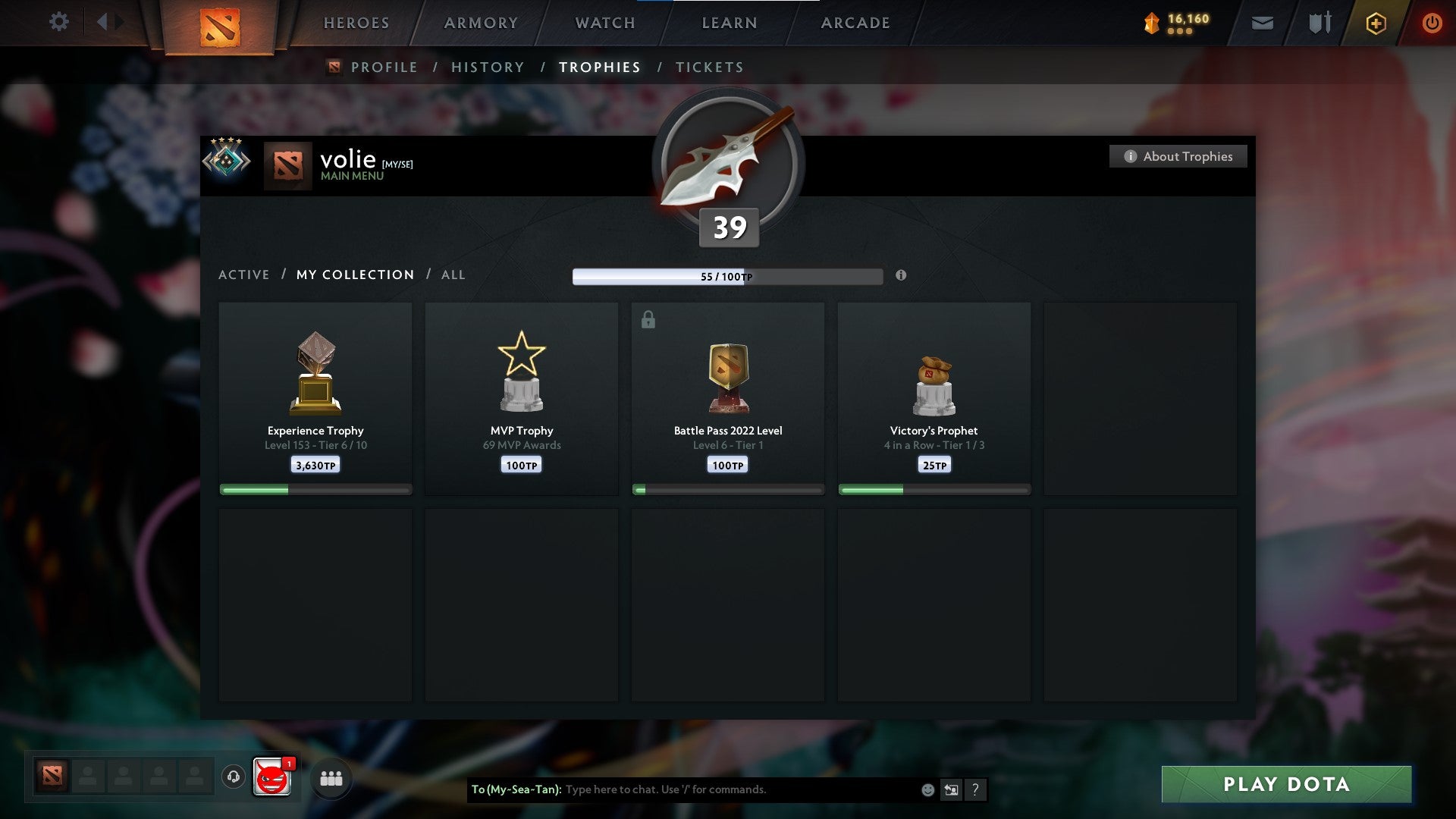1456x819 pixels.
Task: Toggle the voice chat headset icon
Action: (233, 777)
